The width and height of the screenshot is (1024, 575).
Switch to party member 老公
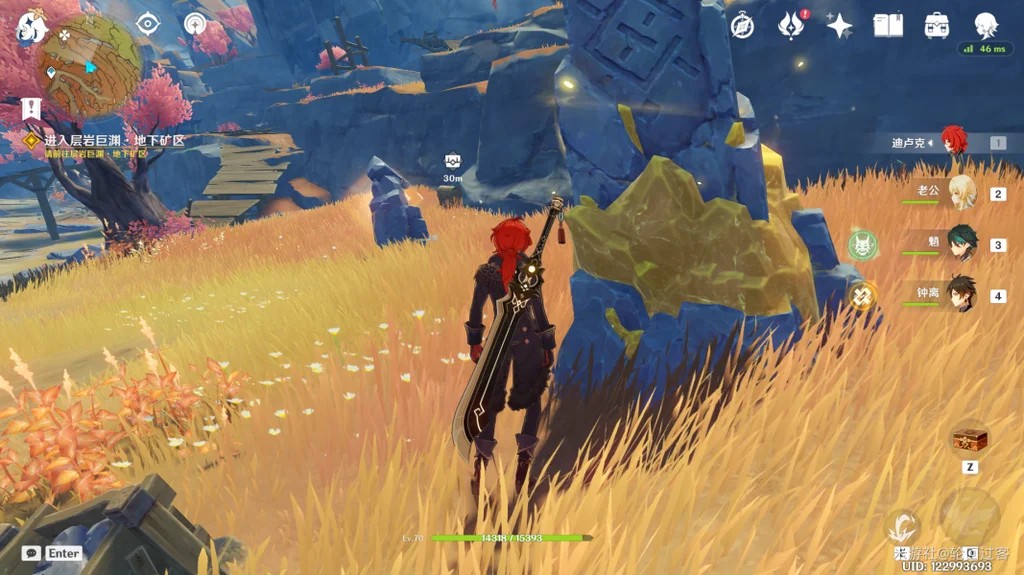pos(960,193)
